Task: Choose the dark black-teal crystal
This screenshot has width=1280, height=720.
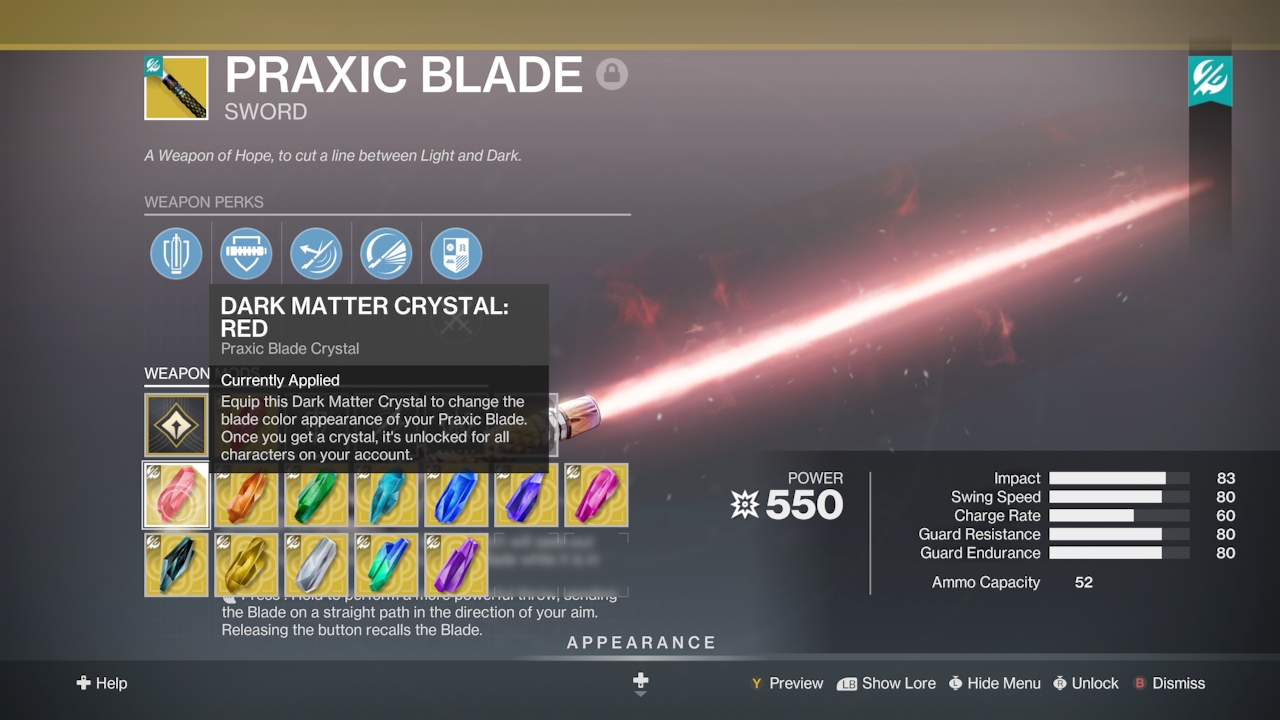Action: tap(177, 564)
